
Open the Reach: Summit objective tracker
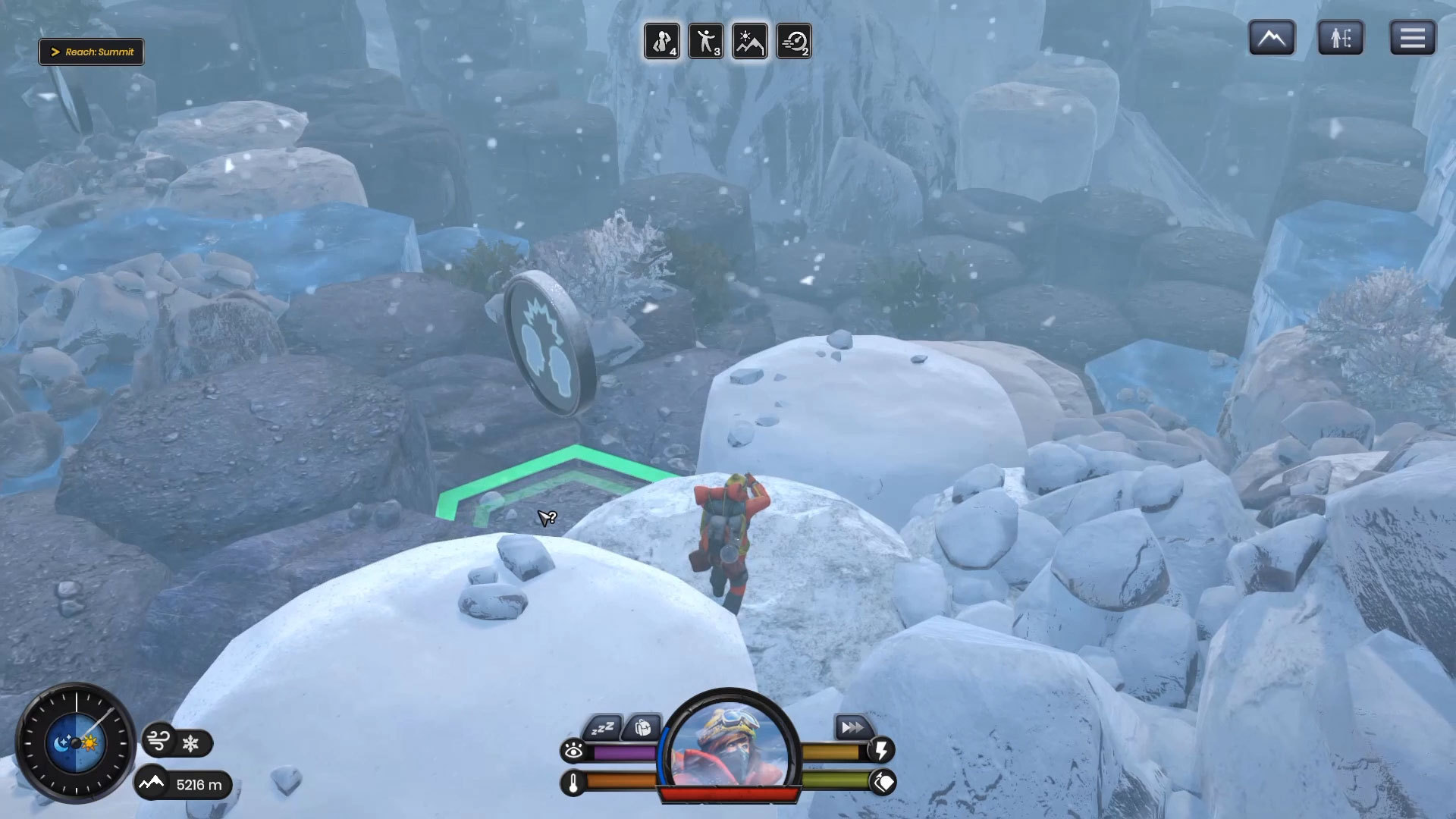click(91, 52)
